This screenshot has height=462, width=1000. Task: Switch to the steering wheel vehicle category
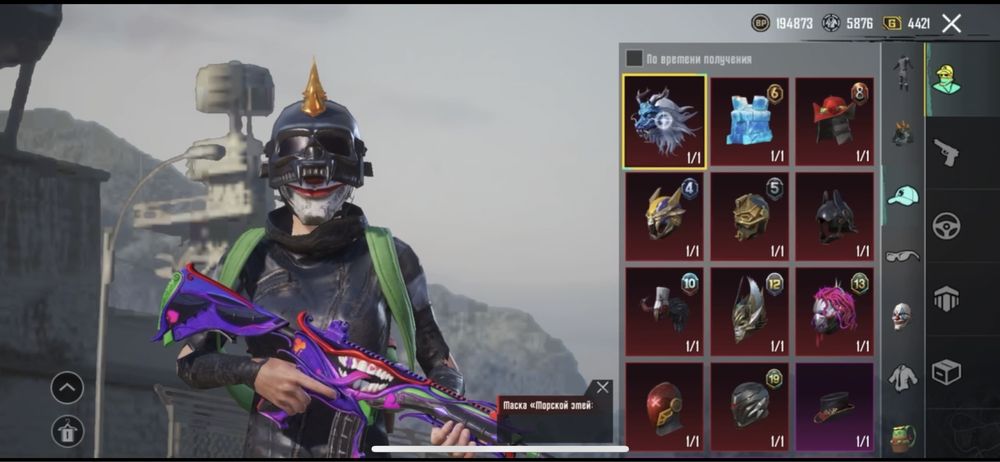click(x=945, y=226)
